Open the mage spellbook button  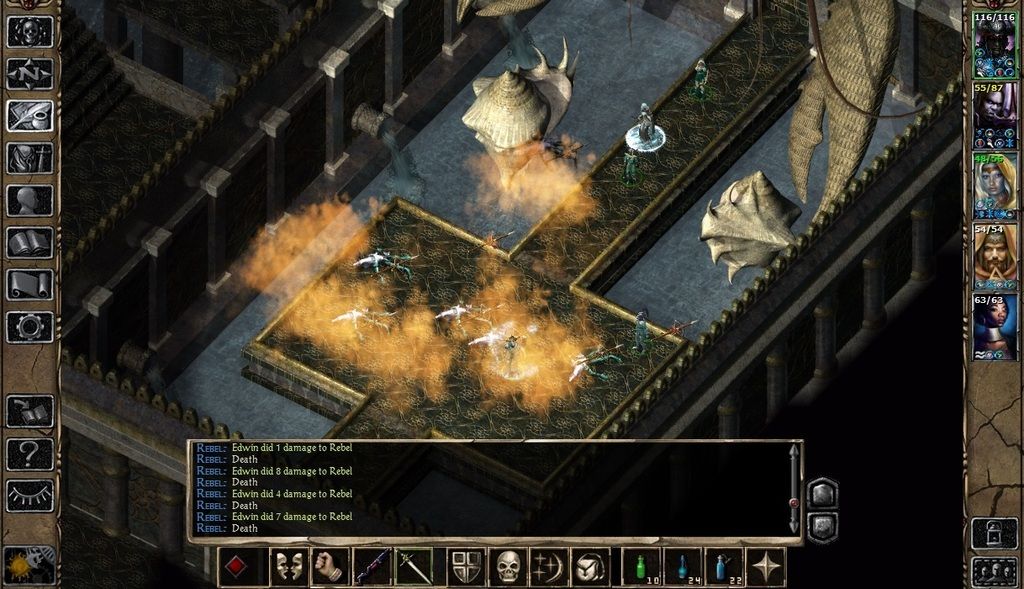pos(30,242)
